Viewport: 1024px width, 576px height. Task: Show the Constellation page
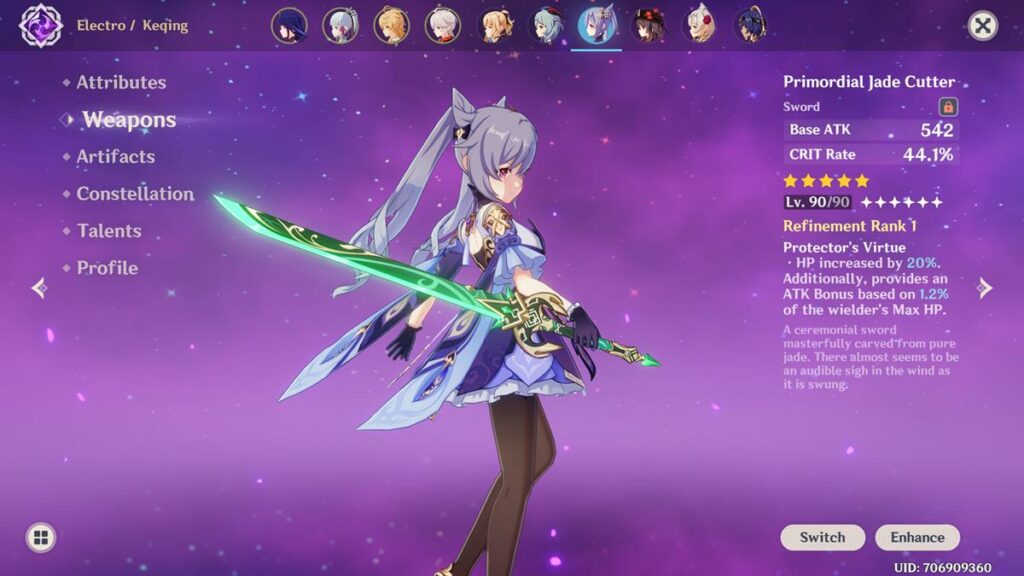tap(135, 194)
